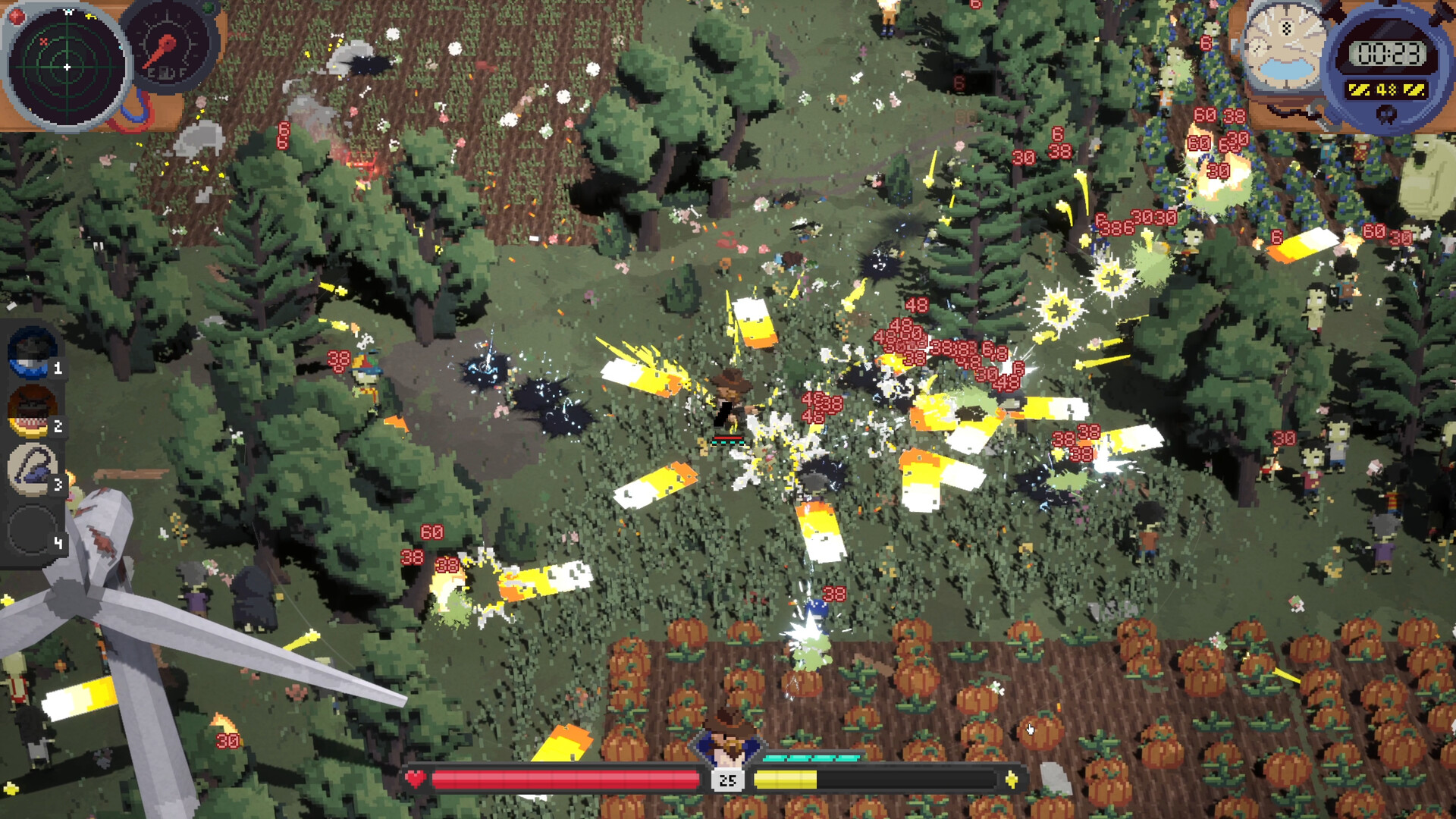Click the crosshair center of the radar

(68, 67)
